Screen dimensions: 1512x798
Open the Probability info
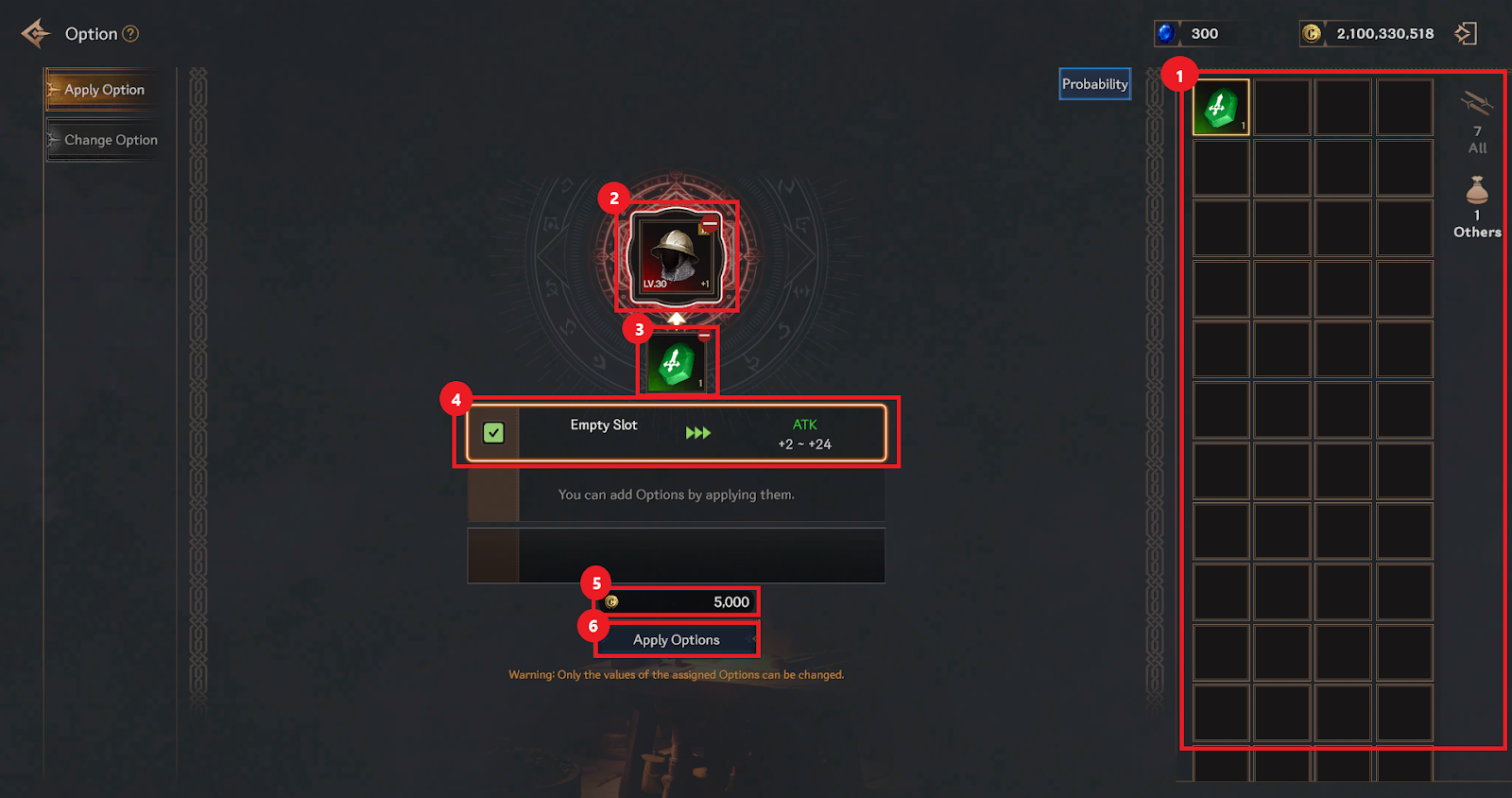(1094, 84)
